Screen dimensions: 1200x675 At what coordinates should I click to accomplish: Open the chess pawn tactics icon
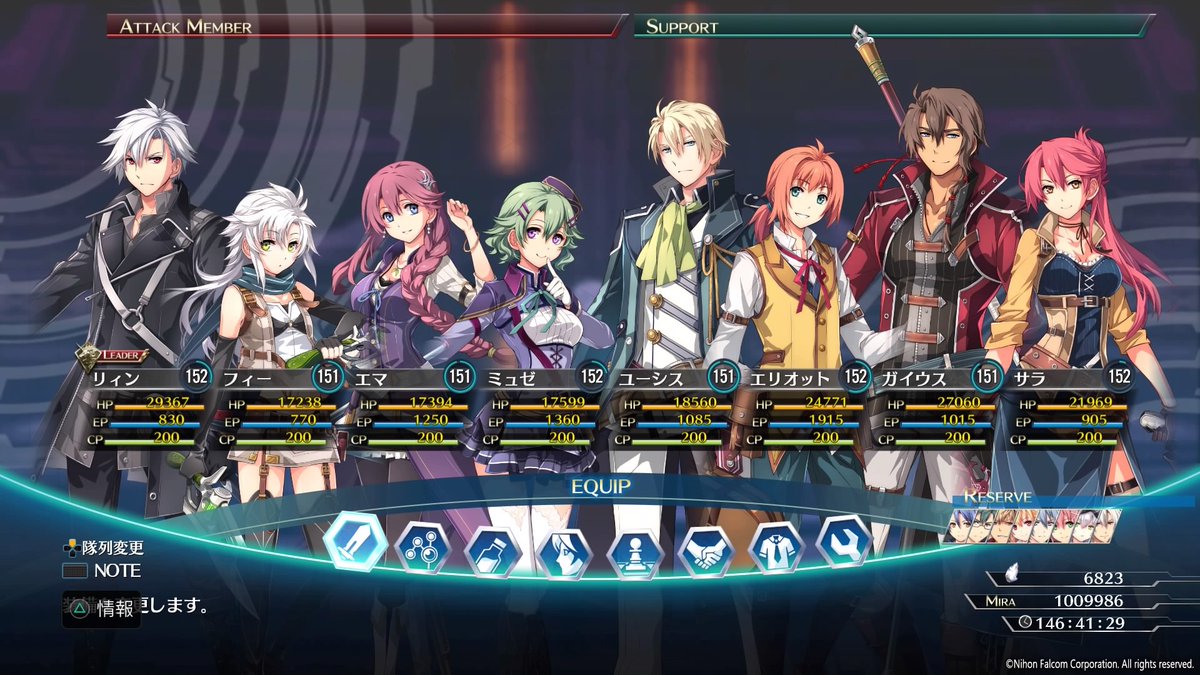(x=636, y=551)
